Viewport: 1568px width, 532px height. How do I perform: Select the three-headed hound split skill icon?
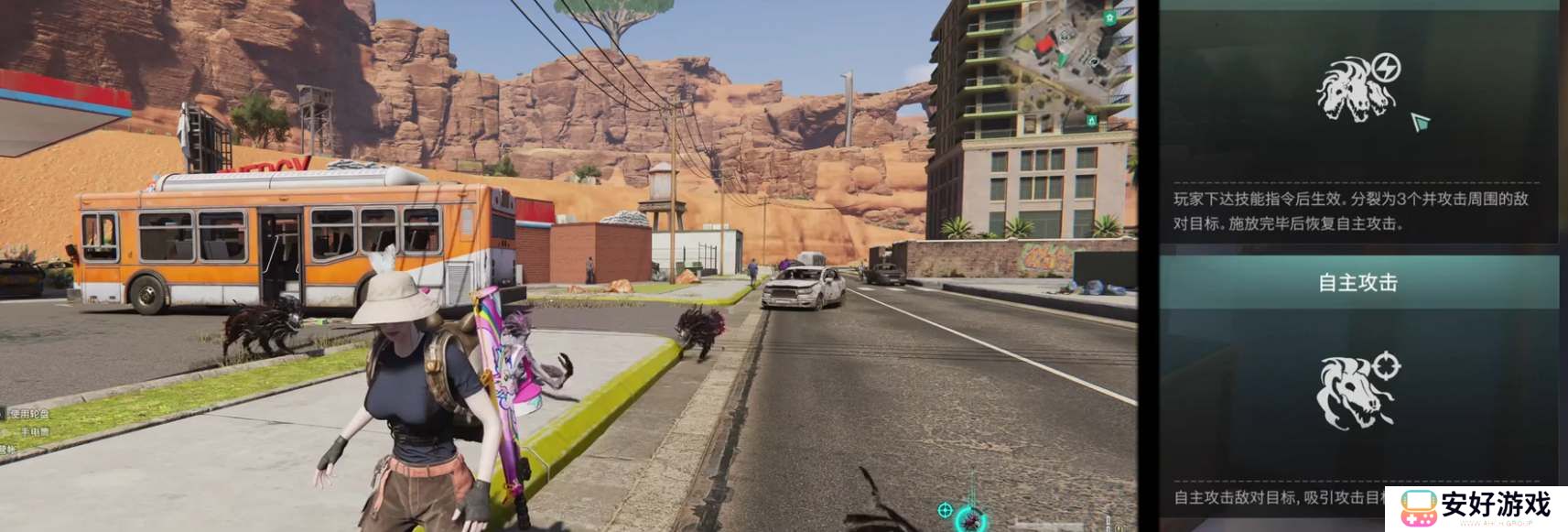pos(1357,88)
